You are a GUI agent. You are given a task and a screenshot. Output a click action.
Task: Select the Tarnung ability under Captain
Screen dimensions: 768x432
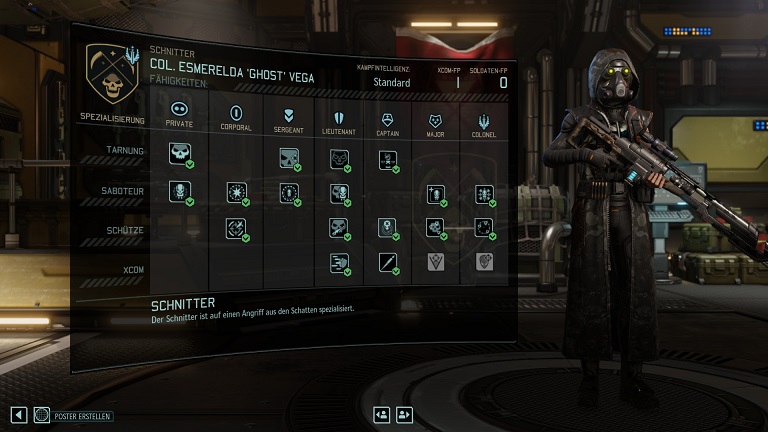click(x=388, y=159)
